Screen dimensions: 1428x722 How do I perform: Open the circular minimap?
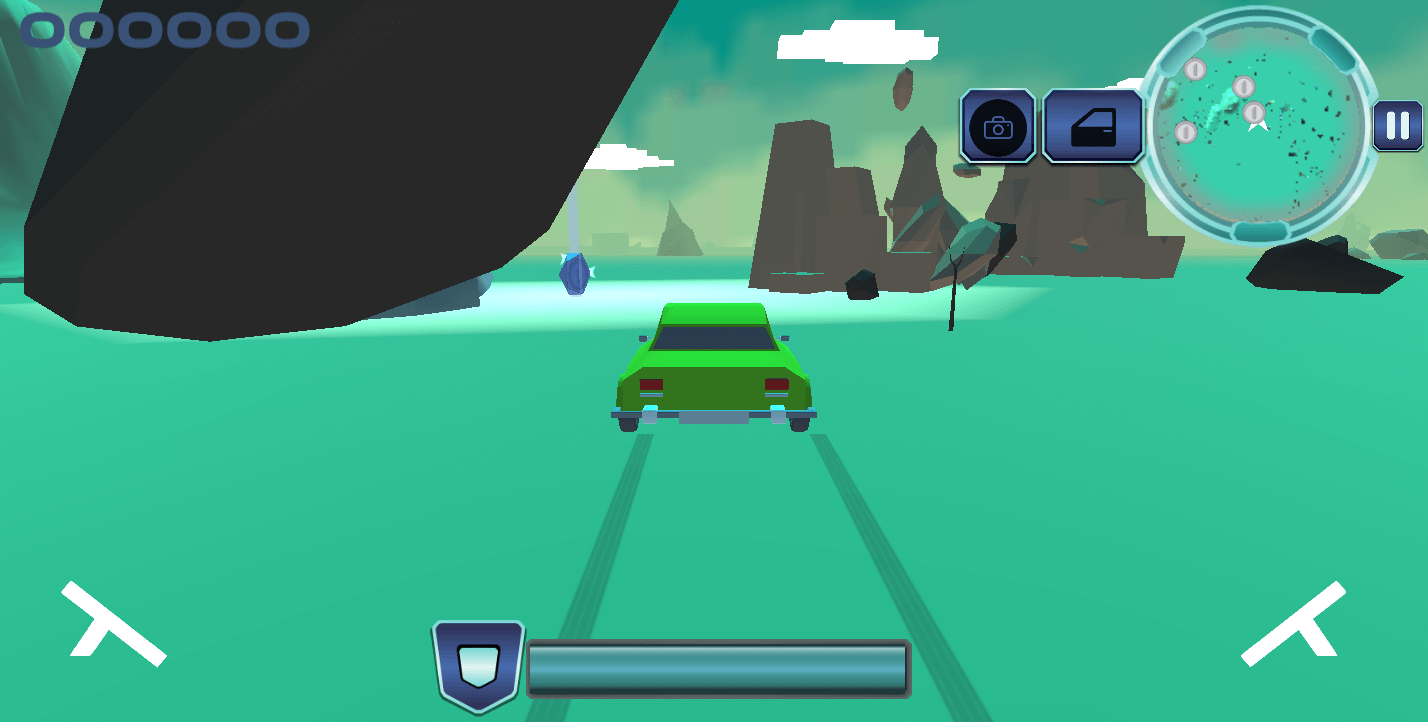(1257, 125)
